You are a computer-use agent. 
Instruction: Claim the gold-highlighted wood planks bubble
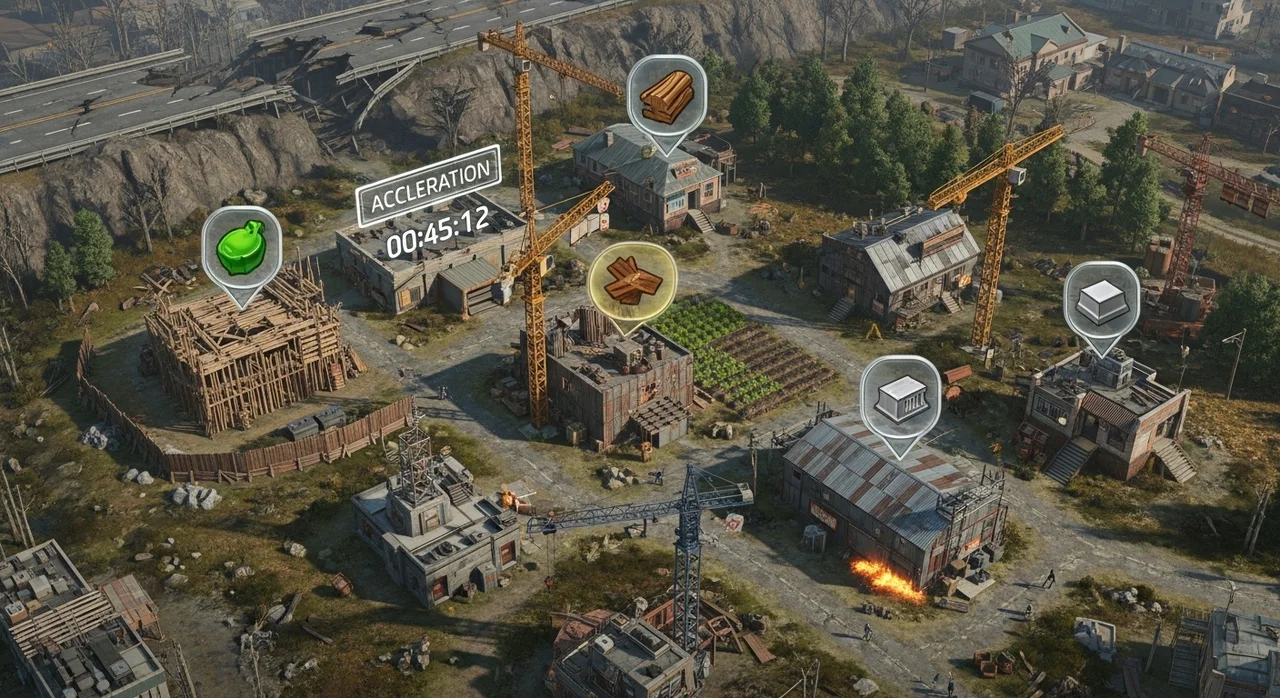pos(632,281)
